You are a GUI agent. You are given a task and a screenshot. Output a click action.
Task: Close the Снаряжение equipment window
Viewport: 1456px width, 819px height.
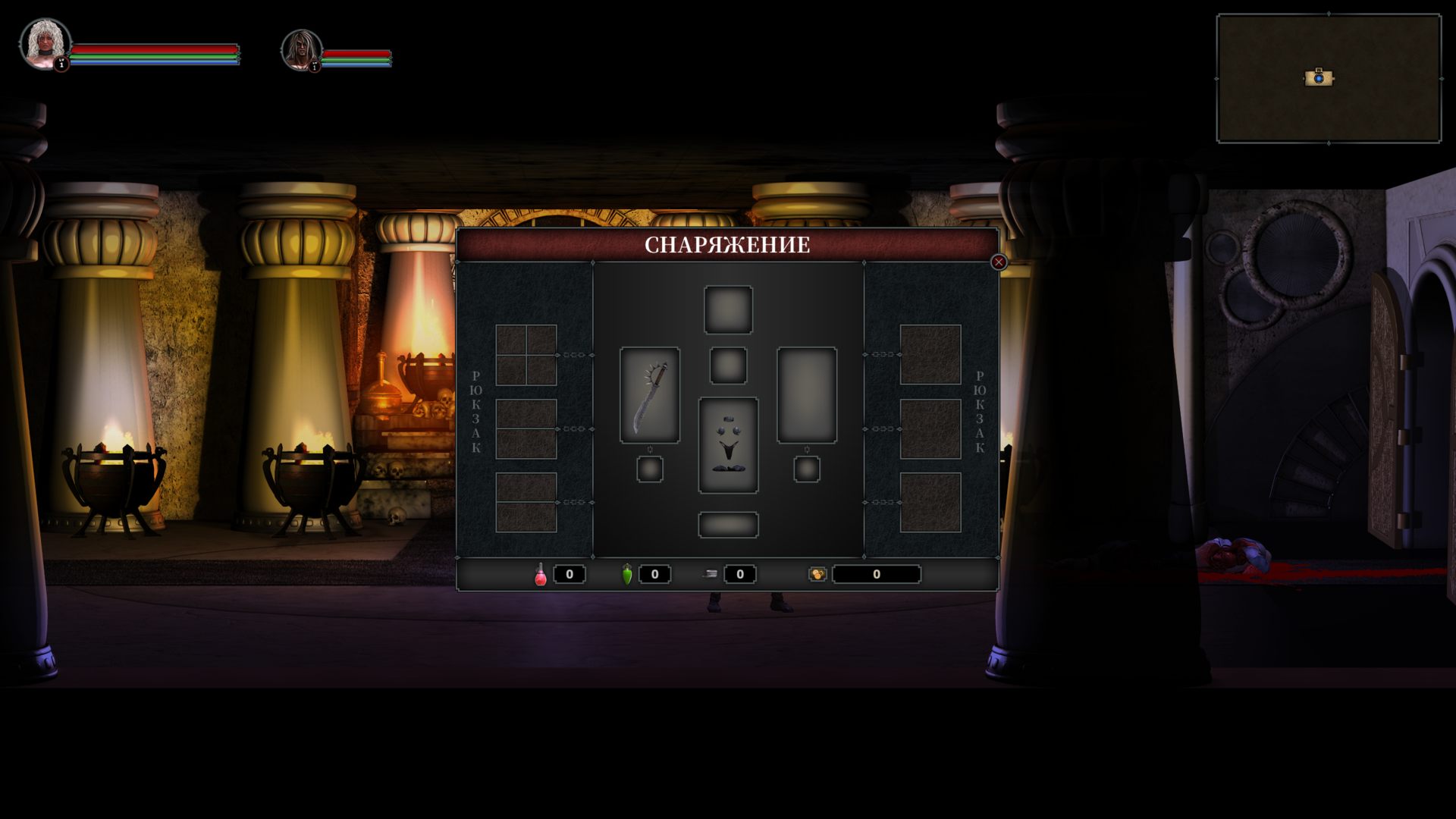pos(999,262)
